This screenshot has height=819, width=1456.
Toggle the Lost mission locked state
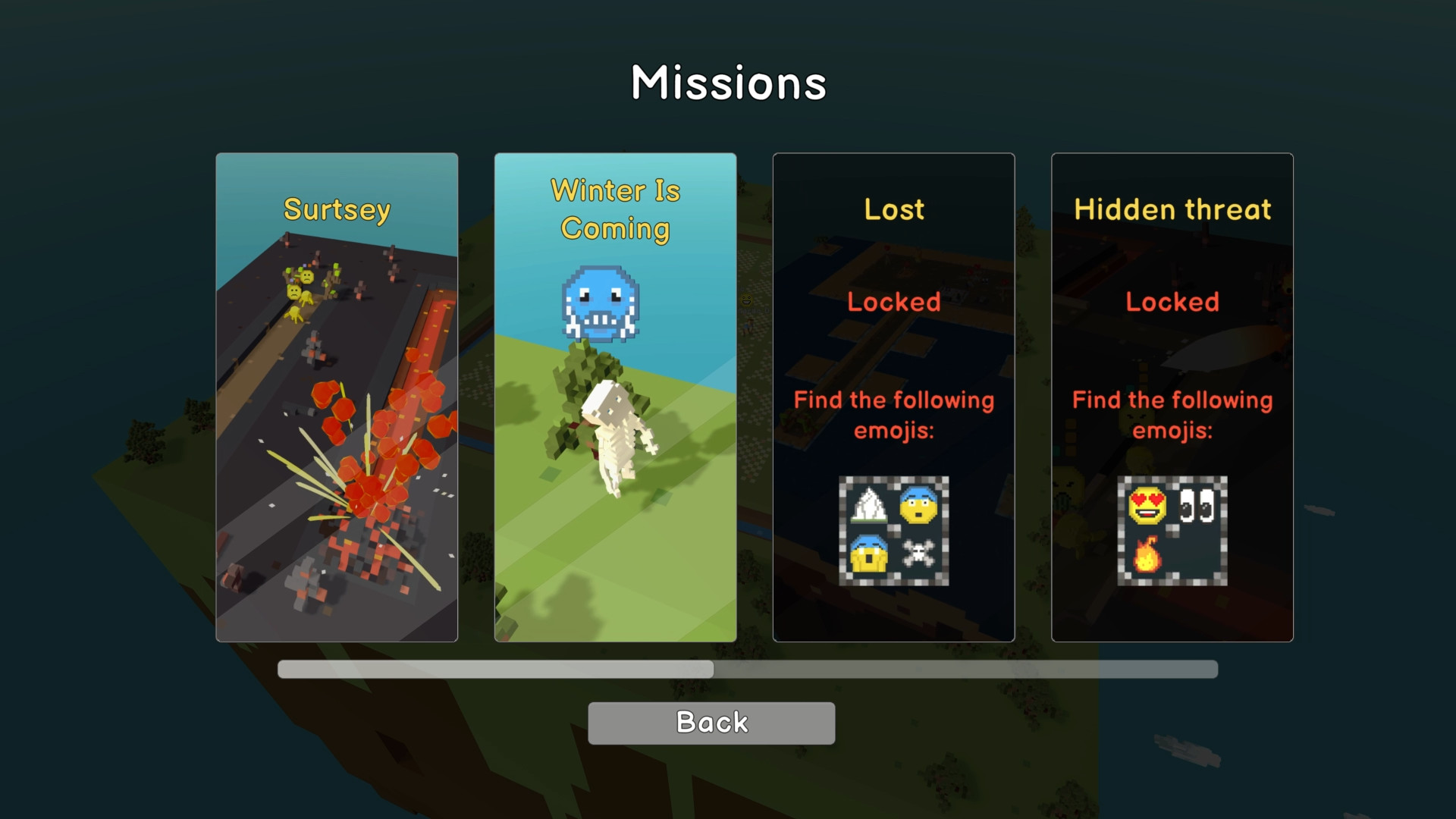(893, 302)
